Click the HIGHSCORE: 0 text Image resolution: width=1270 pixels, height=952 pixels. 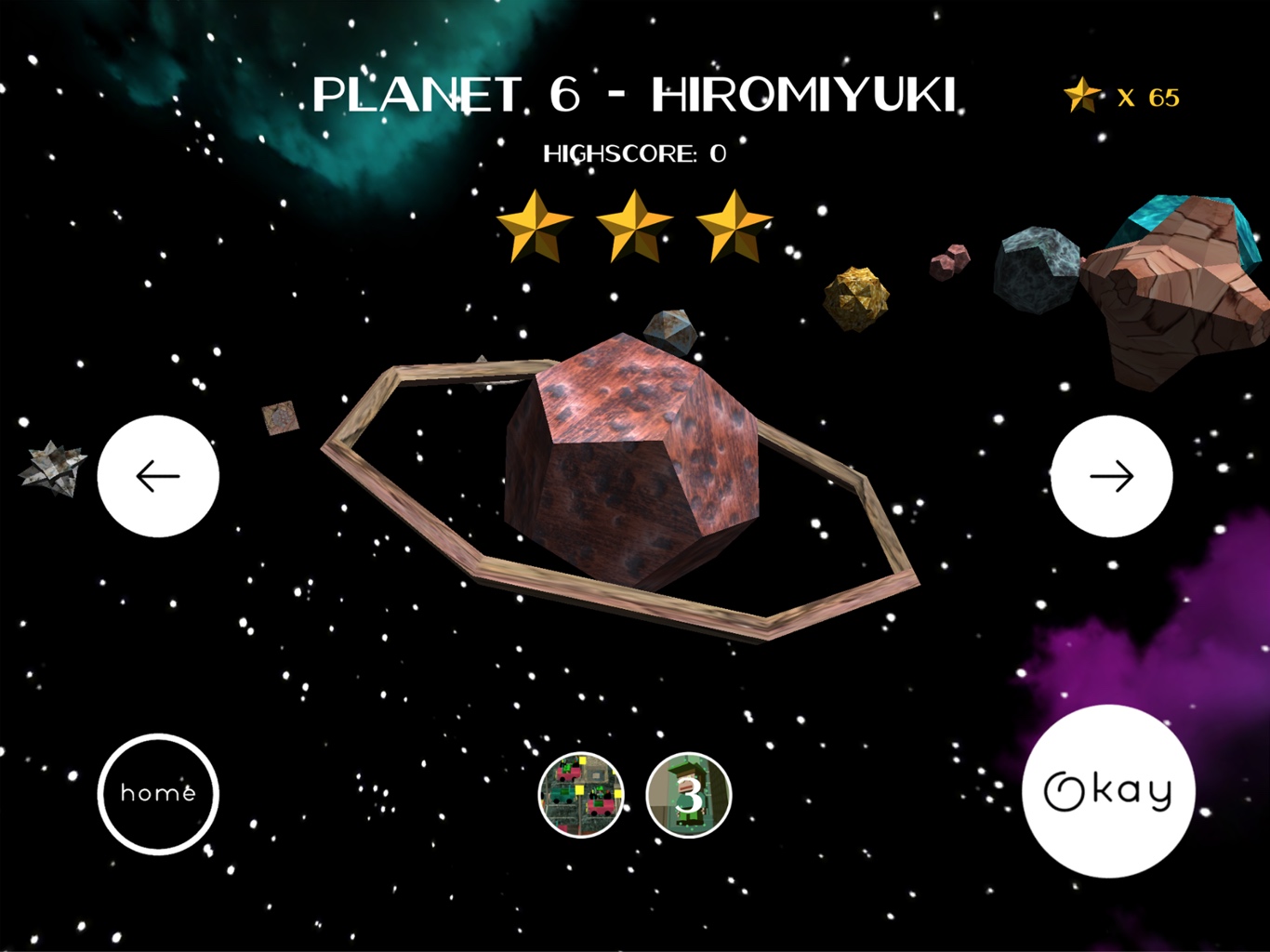635,151
